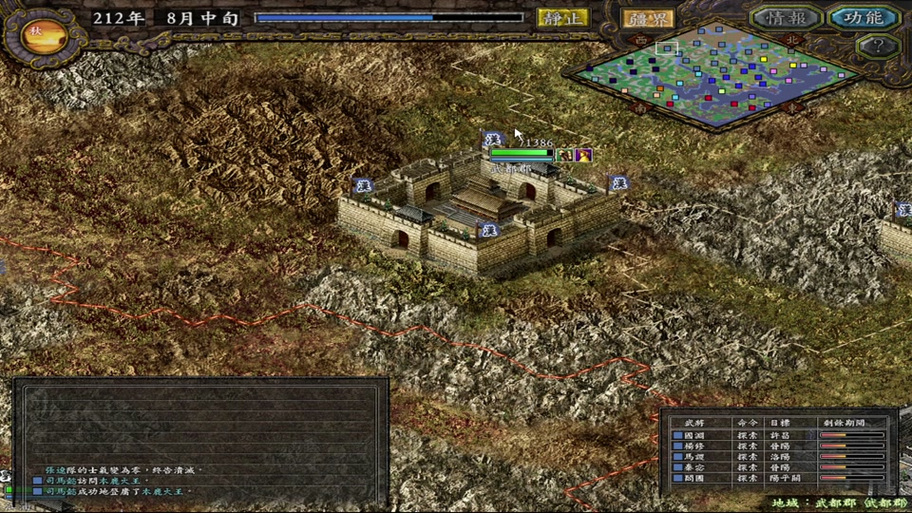Open the 功能 function menu
The width and height of the screenshot is (912, 513).
pos(863,17)
